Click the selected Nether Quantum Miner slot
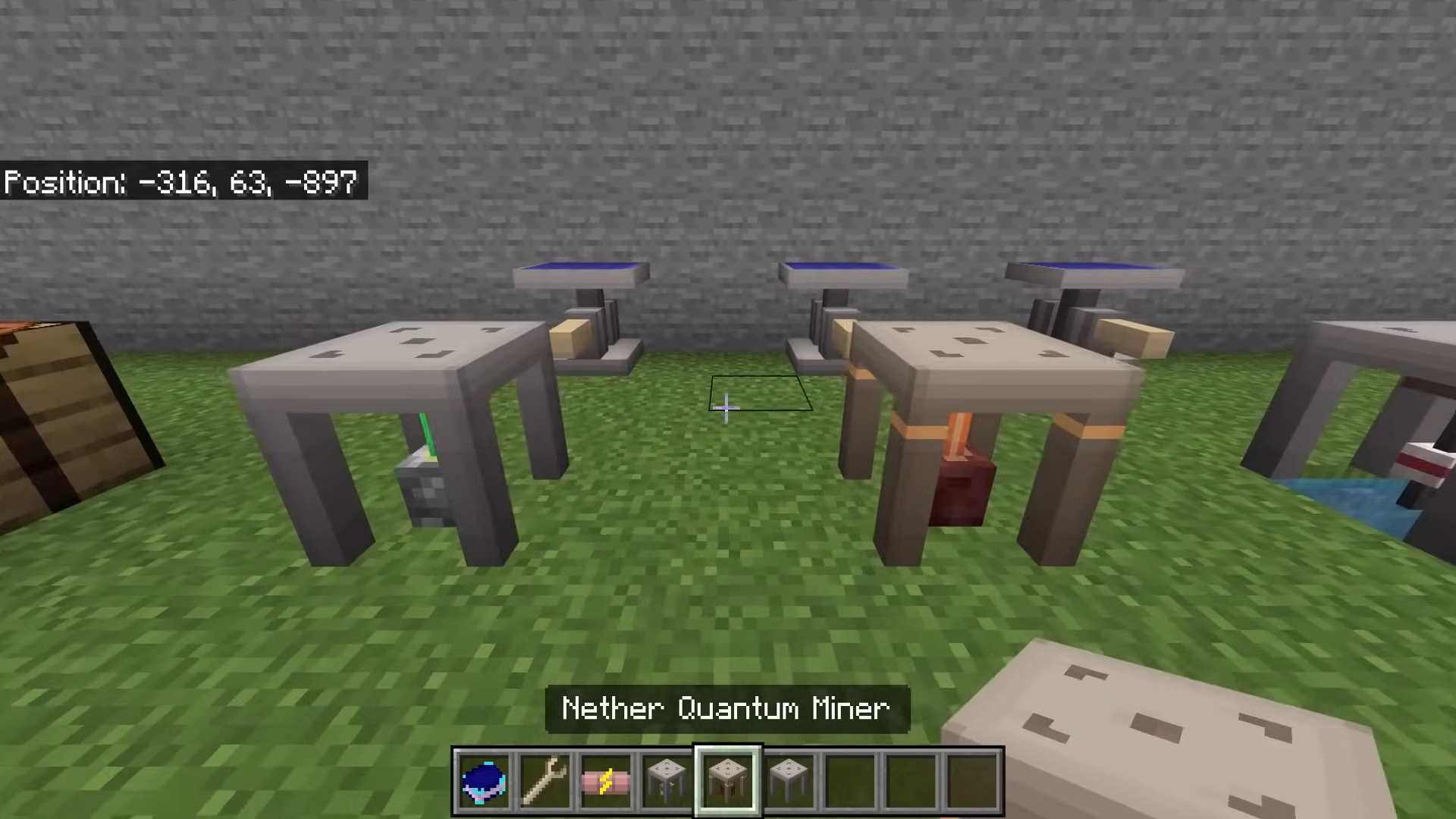1456x819 pixels. click(726, 778)
